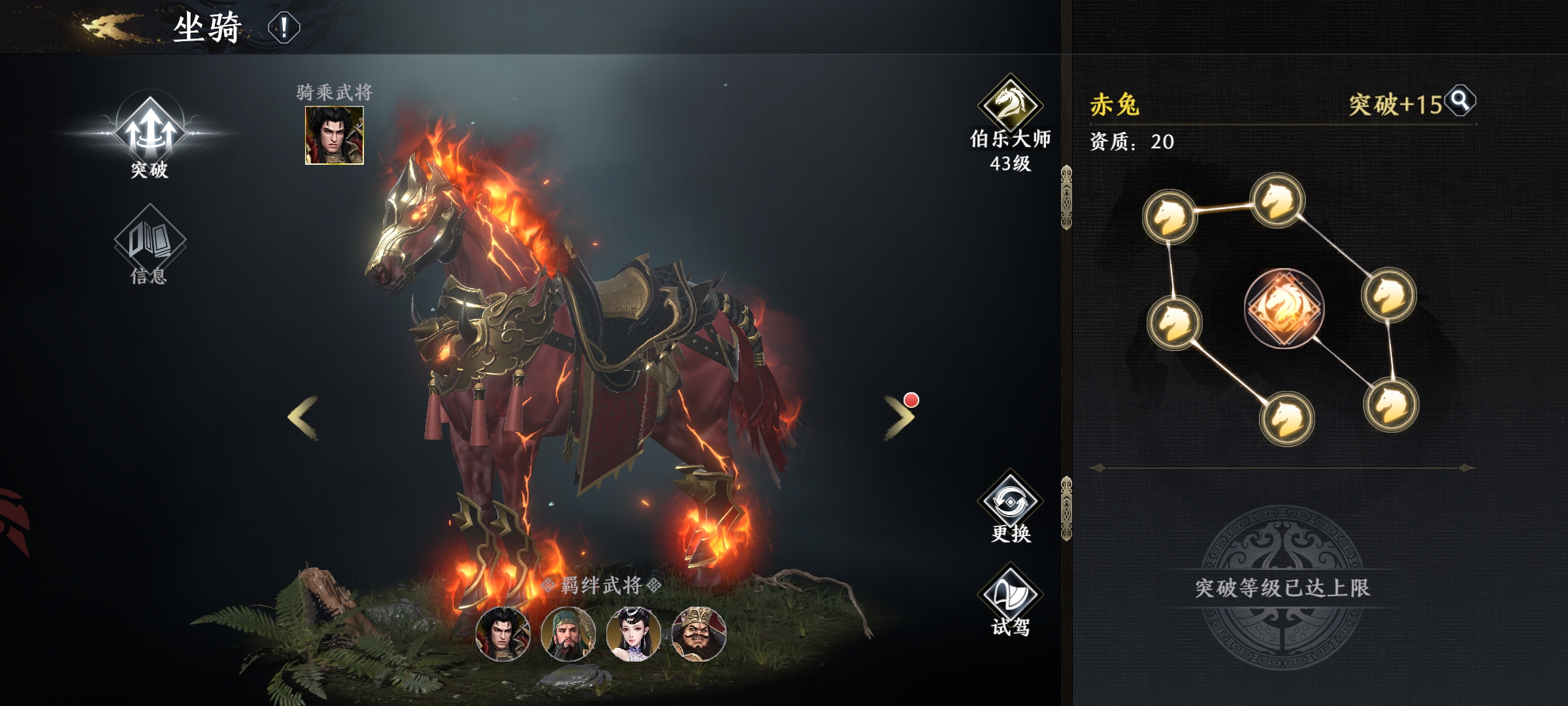The height and width of the screenshot is (706, 1568).
Task: Select the 骑乘武将 rider portrait
Action: click(x=334, y=135)
